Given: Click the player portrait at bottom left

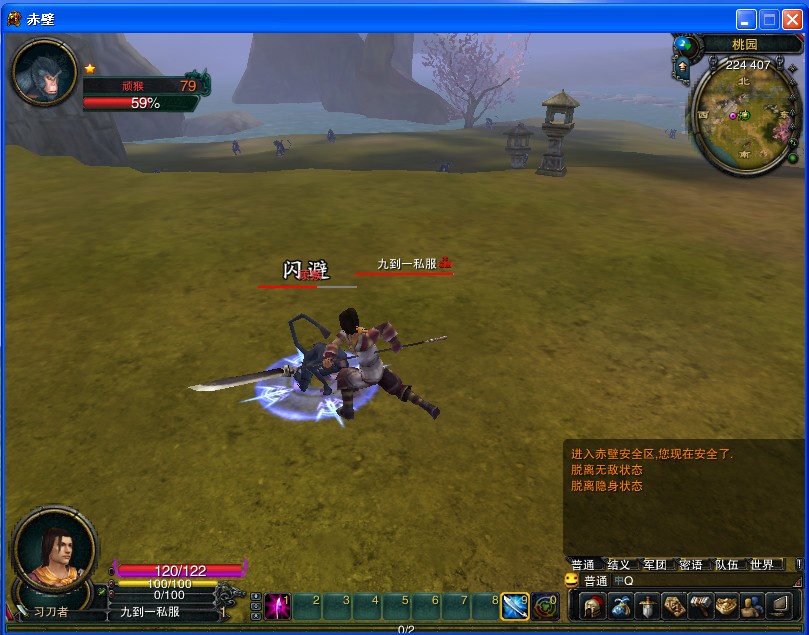Looking at the screenshot, I should click(x=54, y=548).
